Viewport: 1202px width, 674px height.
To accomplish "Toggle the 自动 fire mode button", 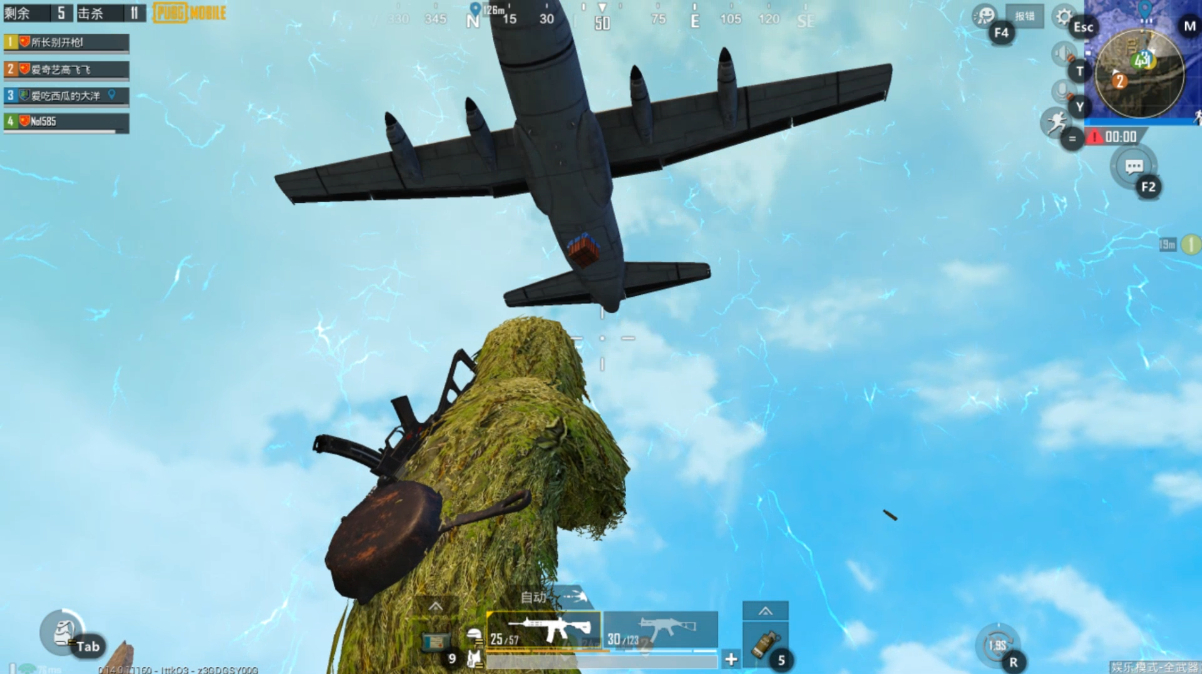I will 534,597.
